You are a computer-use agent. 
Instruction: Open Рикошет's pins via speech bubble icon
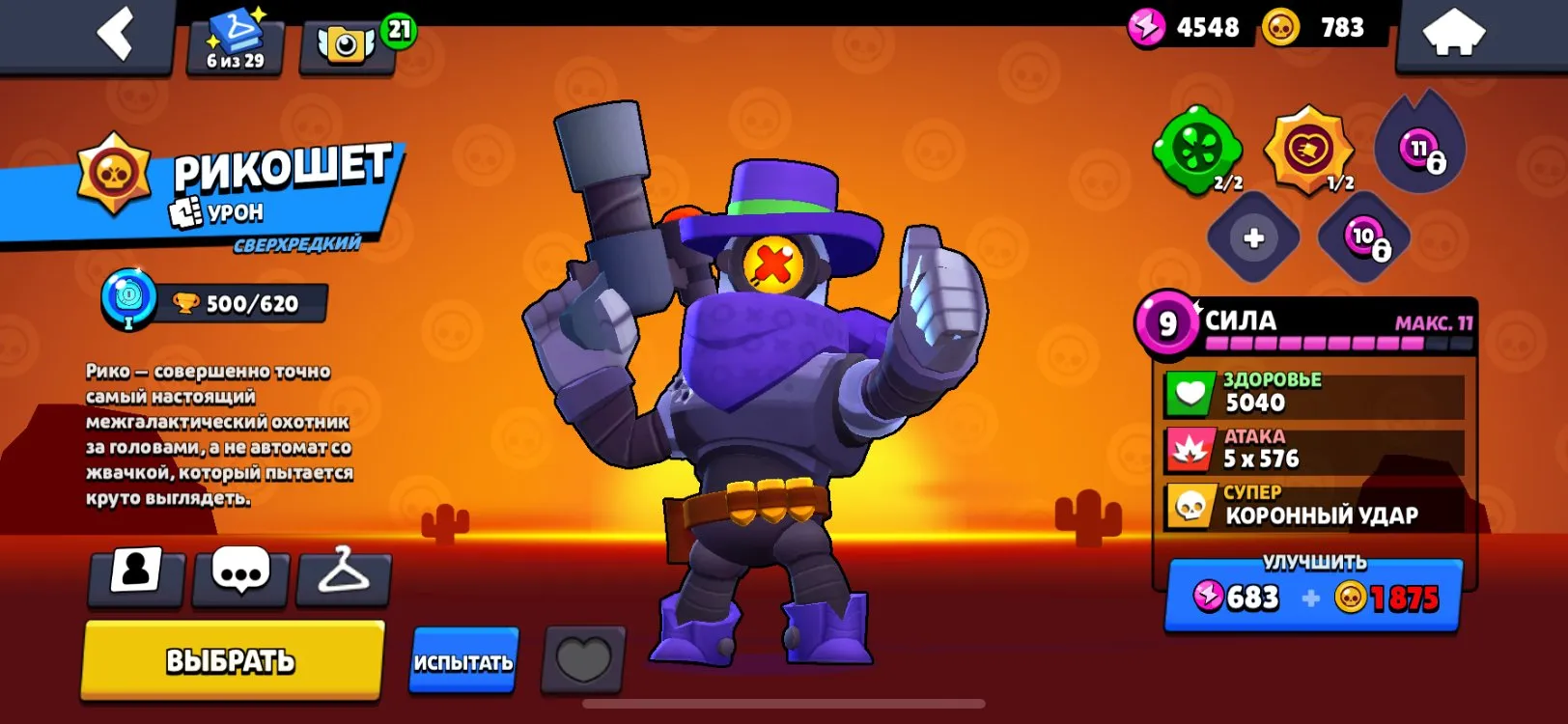(x=238, y=576)
